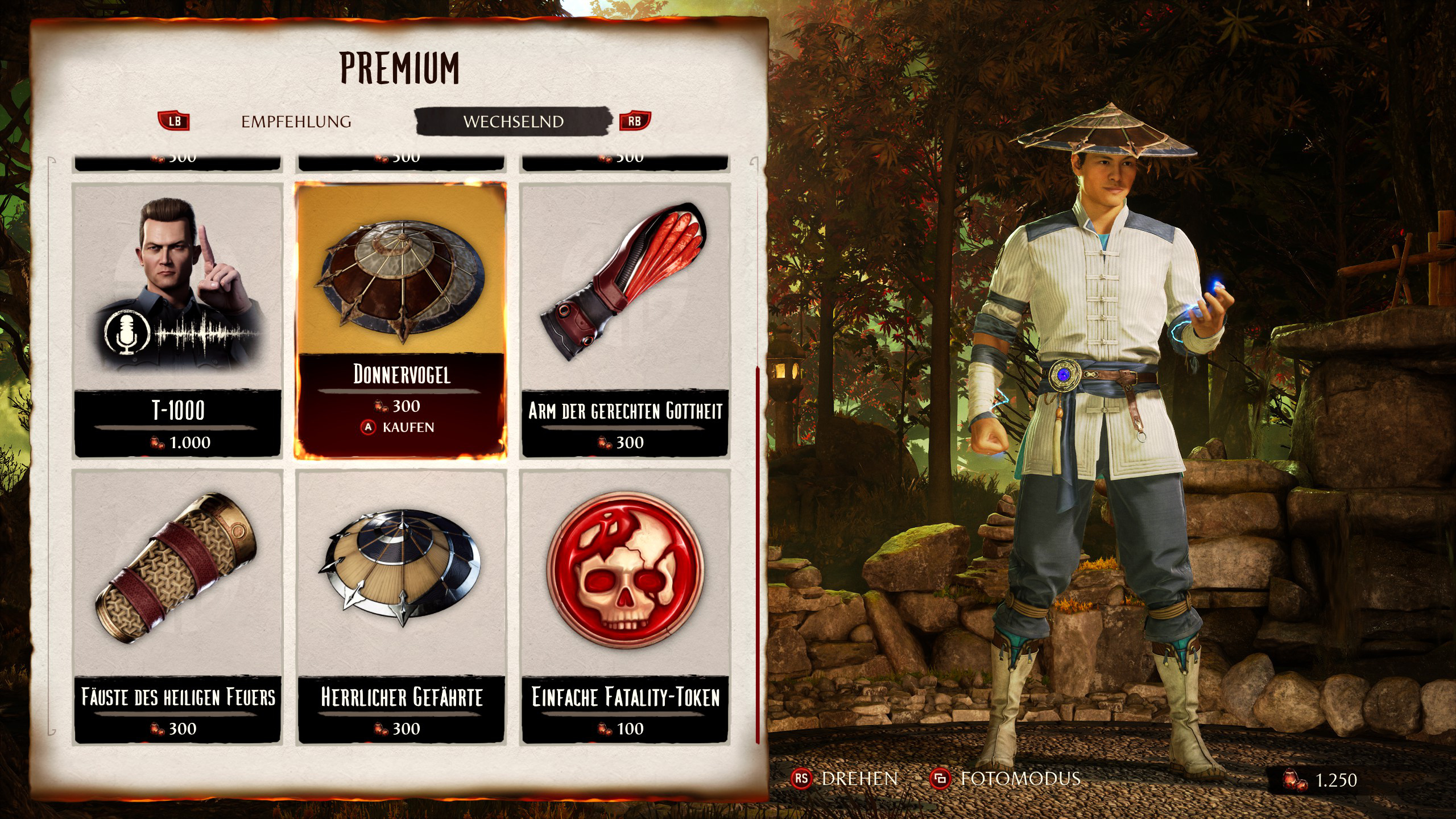Buy Donnervogel with the Kaufen button
Screen dimensions: 1456x819
pos(399,427)
